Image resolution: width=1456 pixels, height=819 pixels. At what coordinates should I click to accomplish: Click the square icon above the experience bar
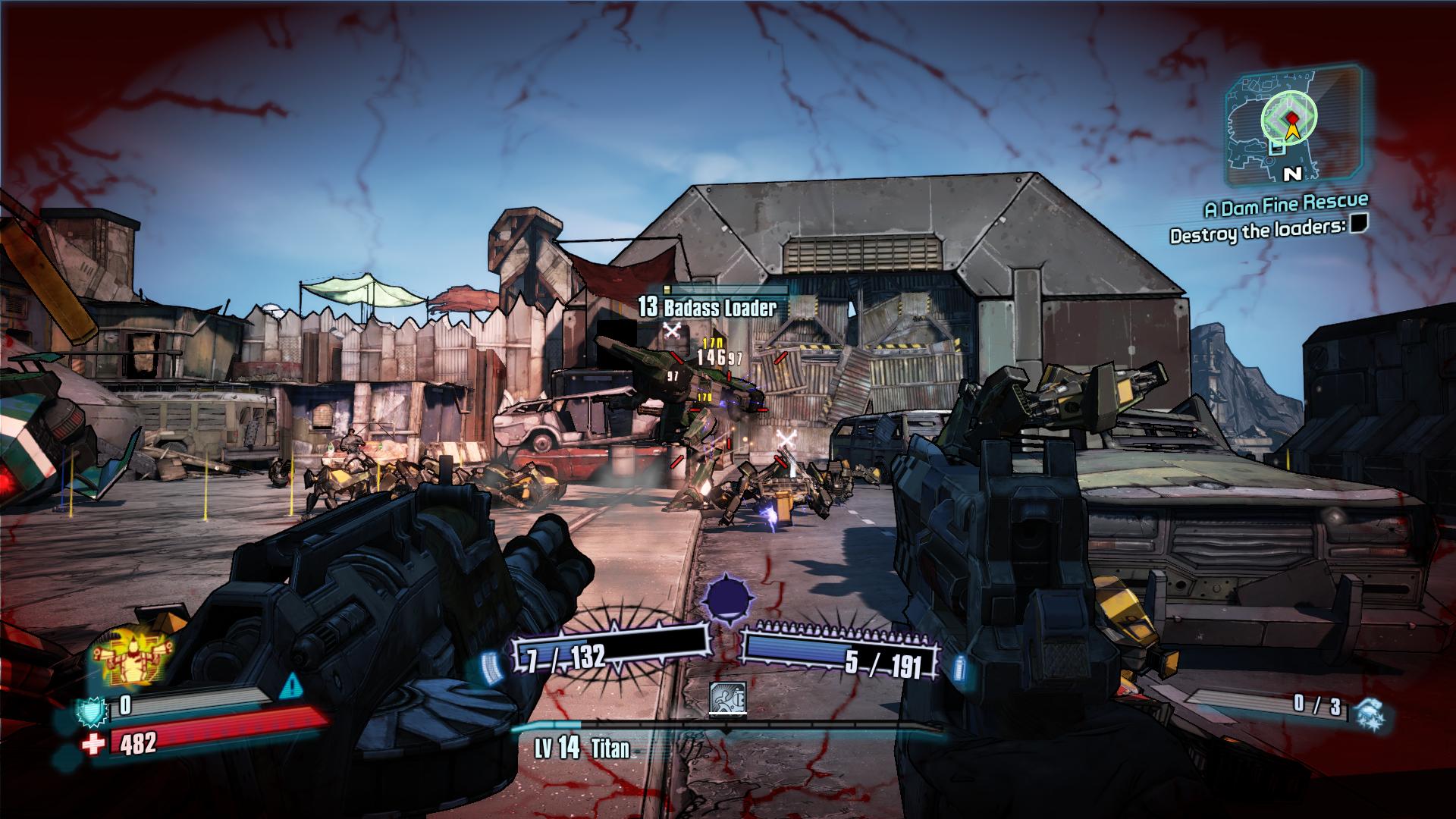(x=728, y=698)
